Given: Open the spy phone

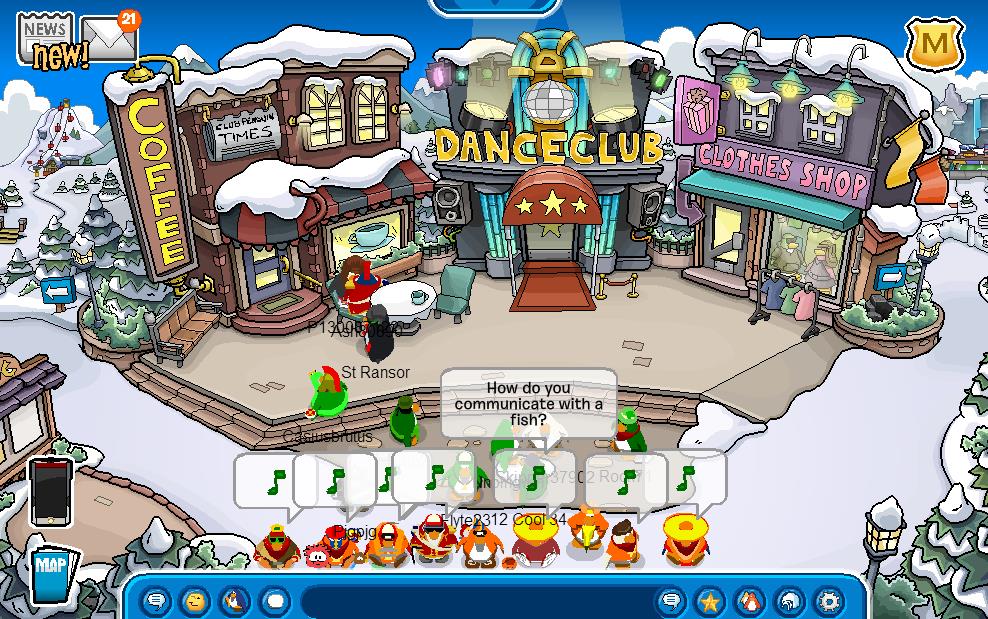Looking at the screenshot, I should (x=51, y=492).
